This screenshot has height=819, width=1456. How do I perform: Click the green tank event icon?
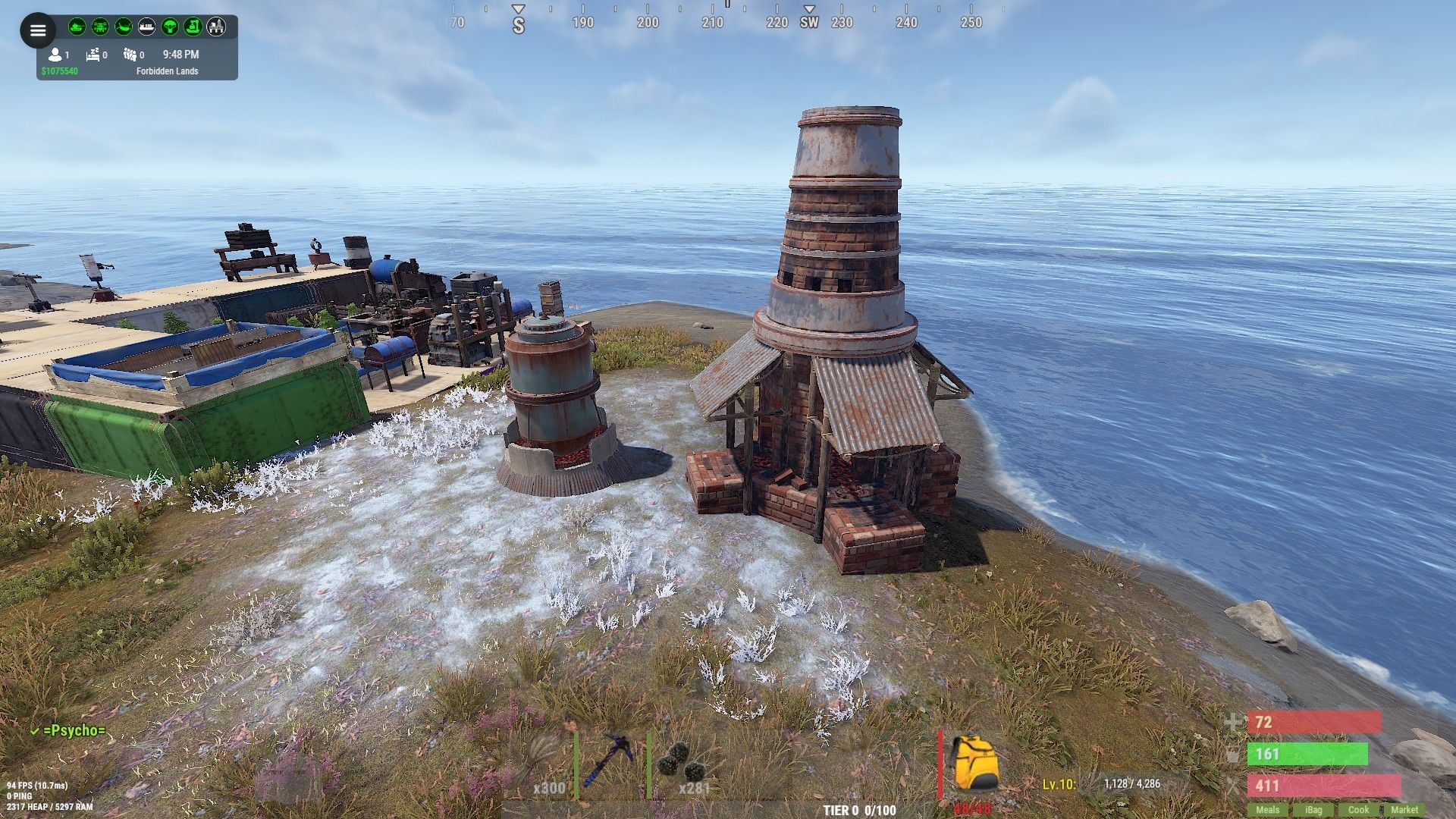click(77, 27)
